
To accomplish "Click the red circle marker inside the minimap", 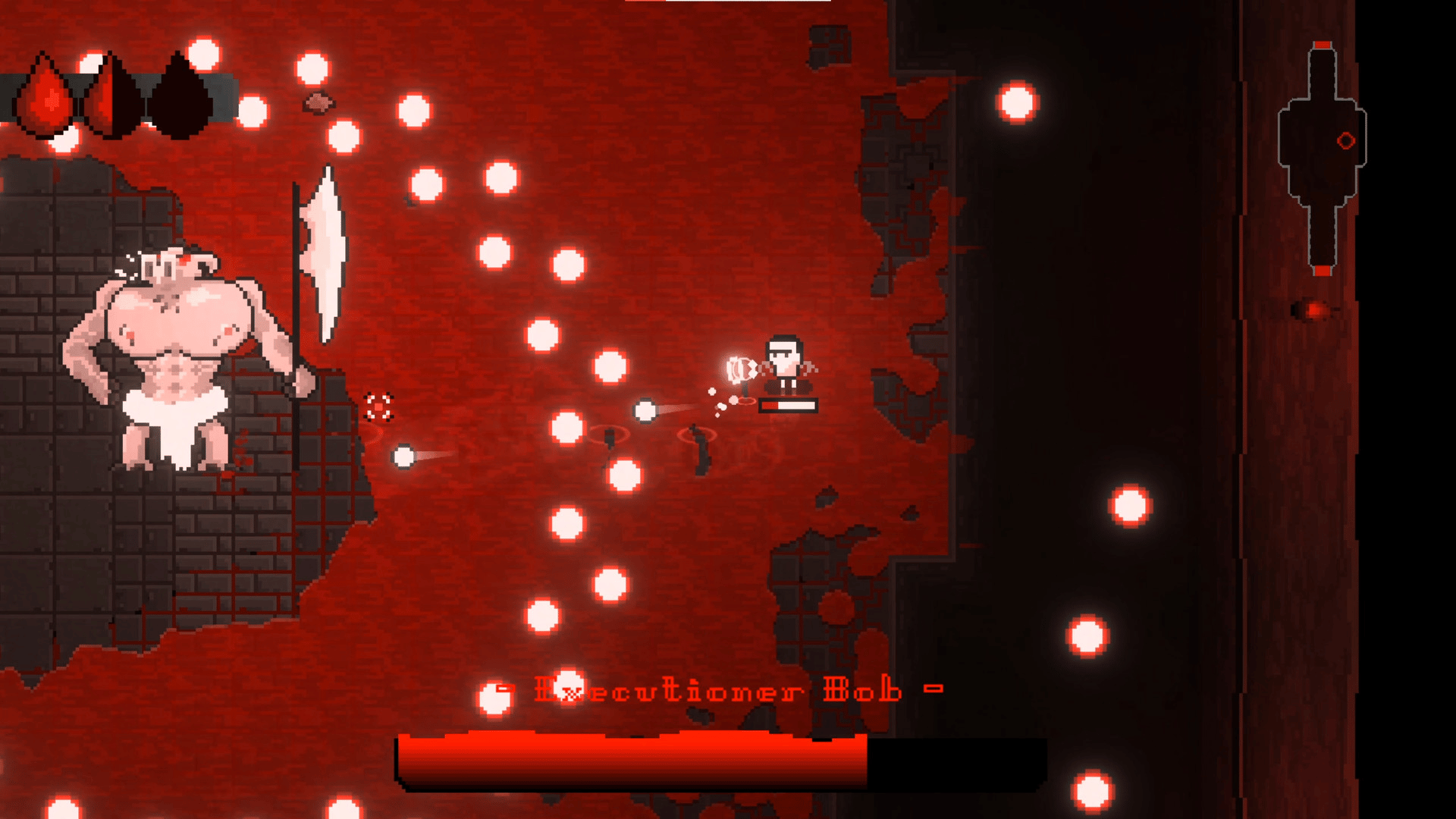I will tap(1346, 140).
